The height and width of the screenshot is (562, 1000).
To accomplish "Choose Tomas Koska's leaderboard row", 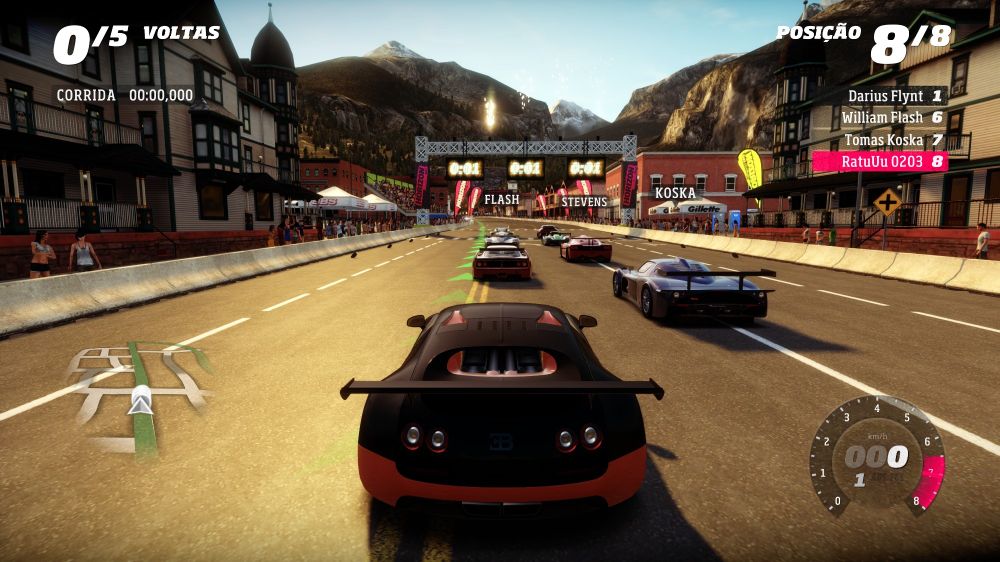I will [x=894, y=140].
